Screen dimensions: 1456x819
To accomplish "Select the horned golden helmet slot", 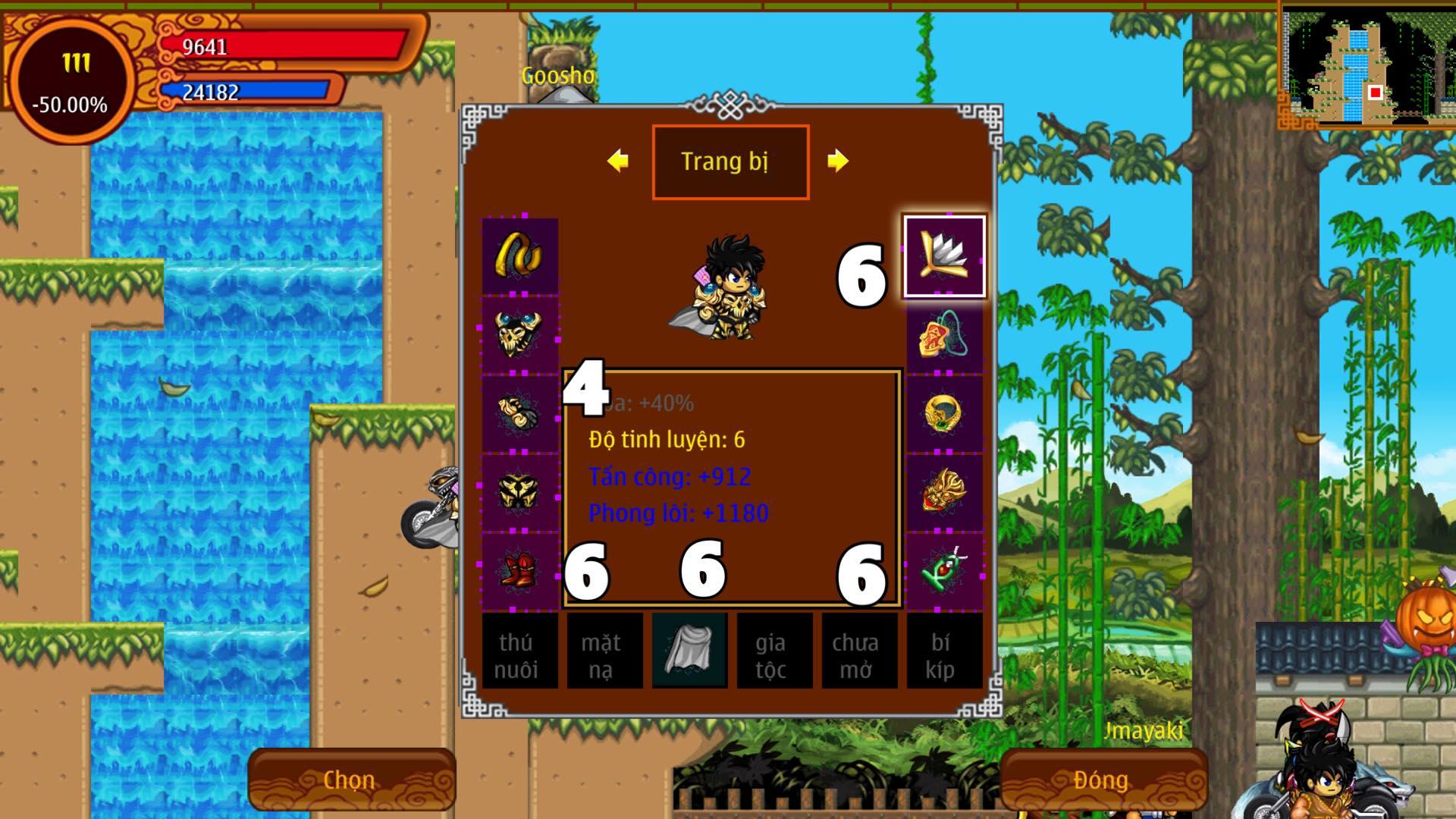I will coord(520,334).
